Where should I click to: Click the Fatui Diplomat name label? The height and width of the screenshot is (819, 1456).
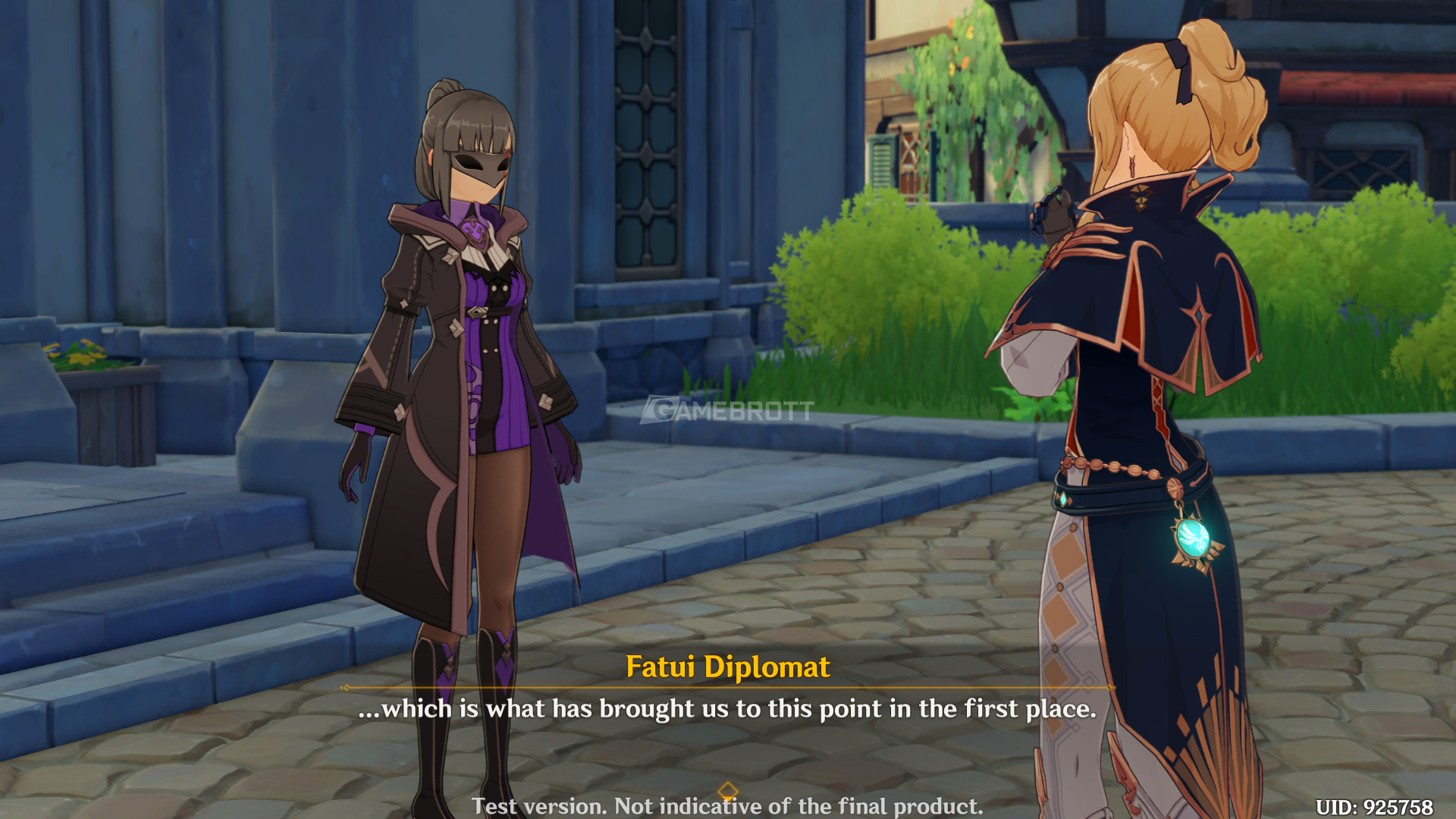[x=728, y=667]
